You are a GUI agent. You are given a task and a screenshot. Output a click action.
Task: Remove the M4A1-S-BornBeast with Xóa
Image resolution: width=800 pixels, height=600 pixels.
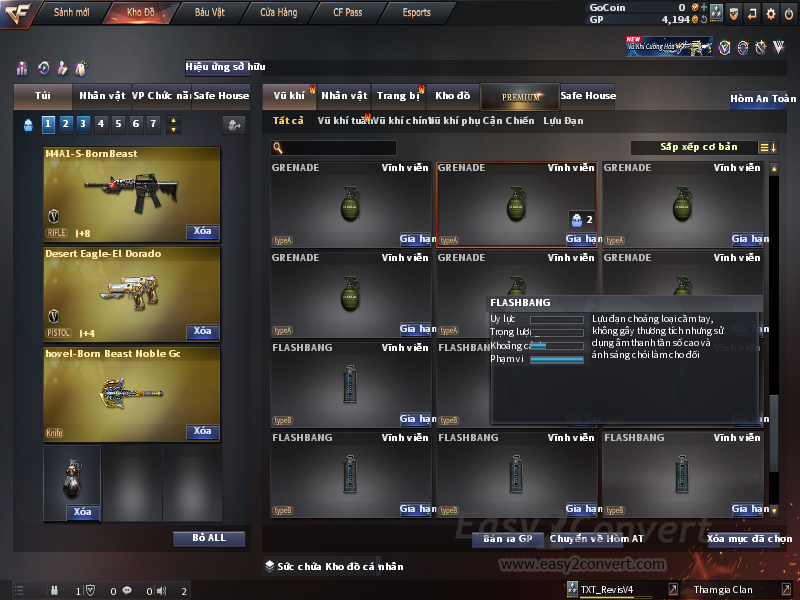tap(202, 232)
